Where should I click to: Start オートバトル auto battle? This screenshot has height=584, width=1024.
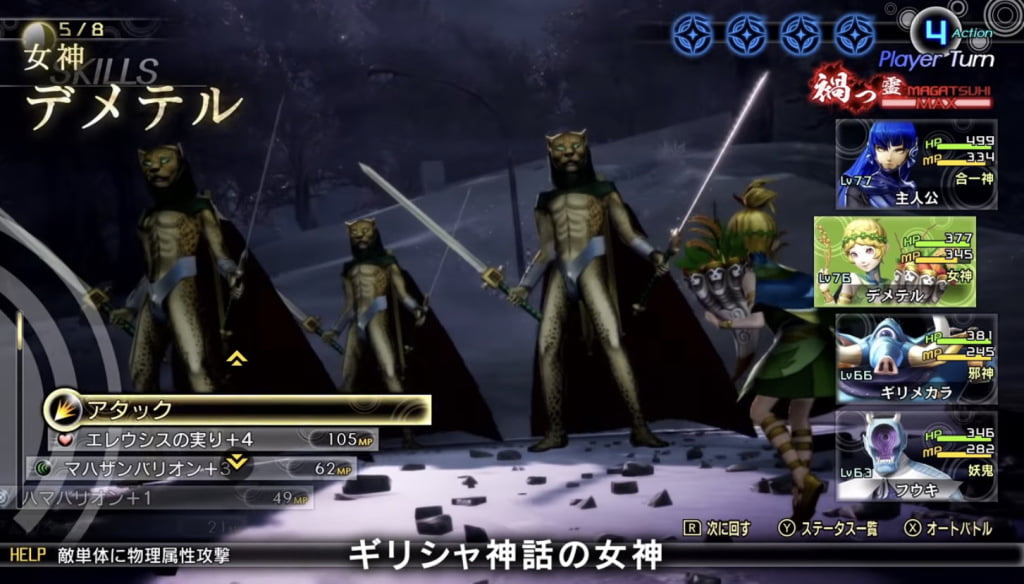(952, 529)
